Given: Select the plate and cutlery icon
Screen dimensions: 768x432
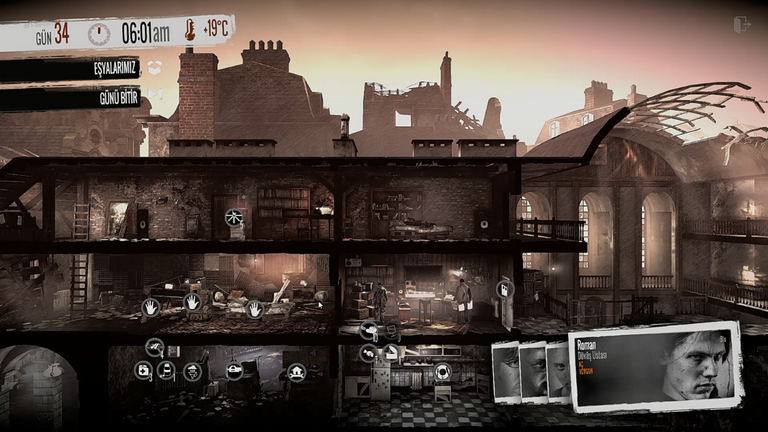Looking at the screenshot, I should [442, 372].
